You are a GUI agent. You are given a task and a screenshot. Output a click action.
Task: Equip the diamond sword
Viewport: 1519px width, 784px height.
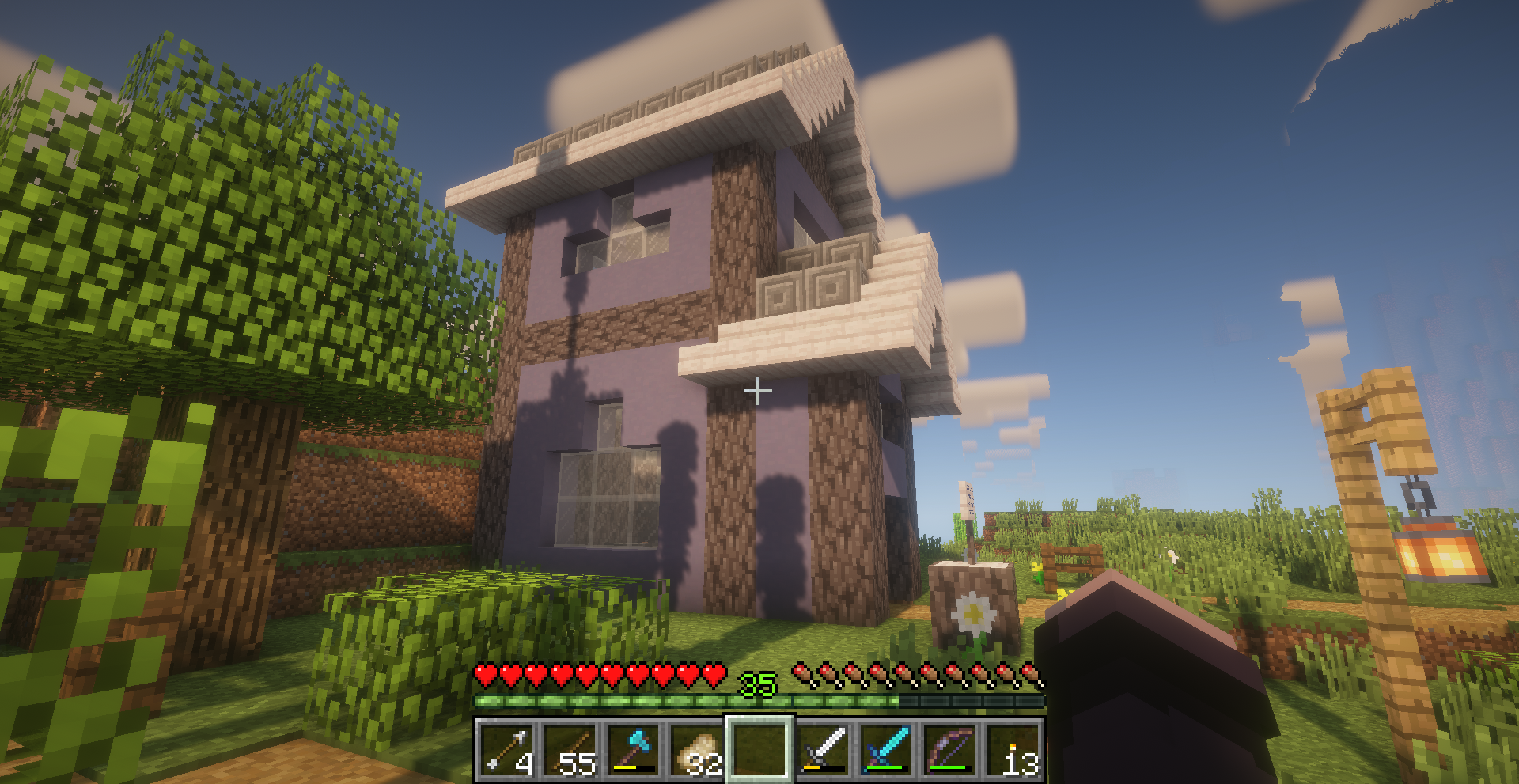point(886,750)
